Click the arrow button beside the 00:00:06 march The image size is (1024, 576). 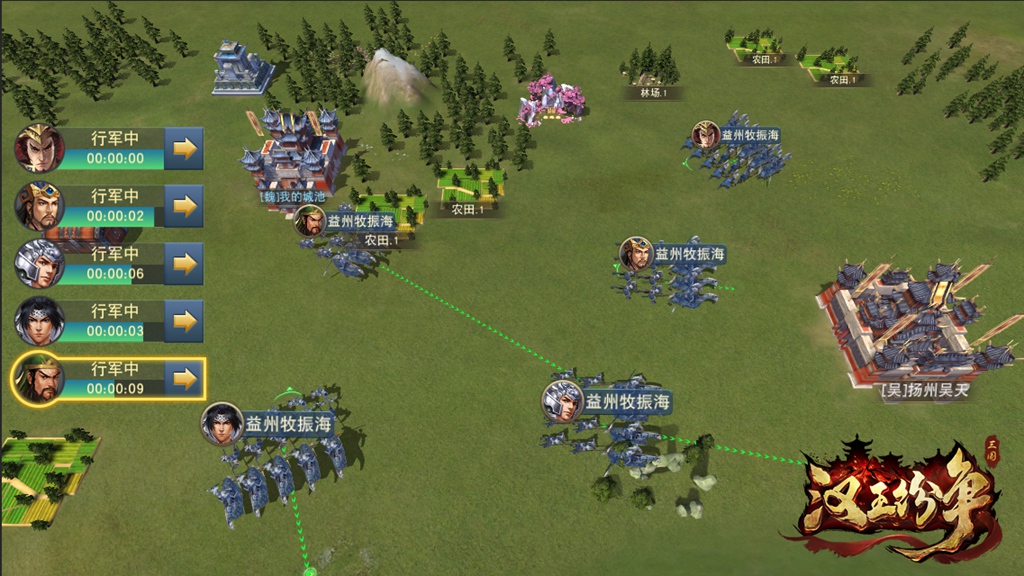tap(183, 264)
